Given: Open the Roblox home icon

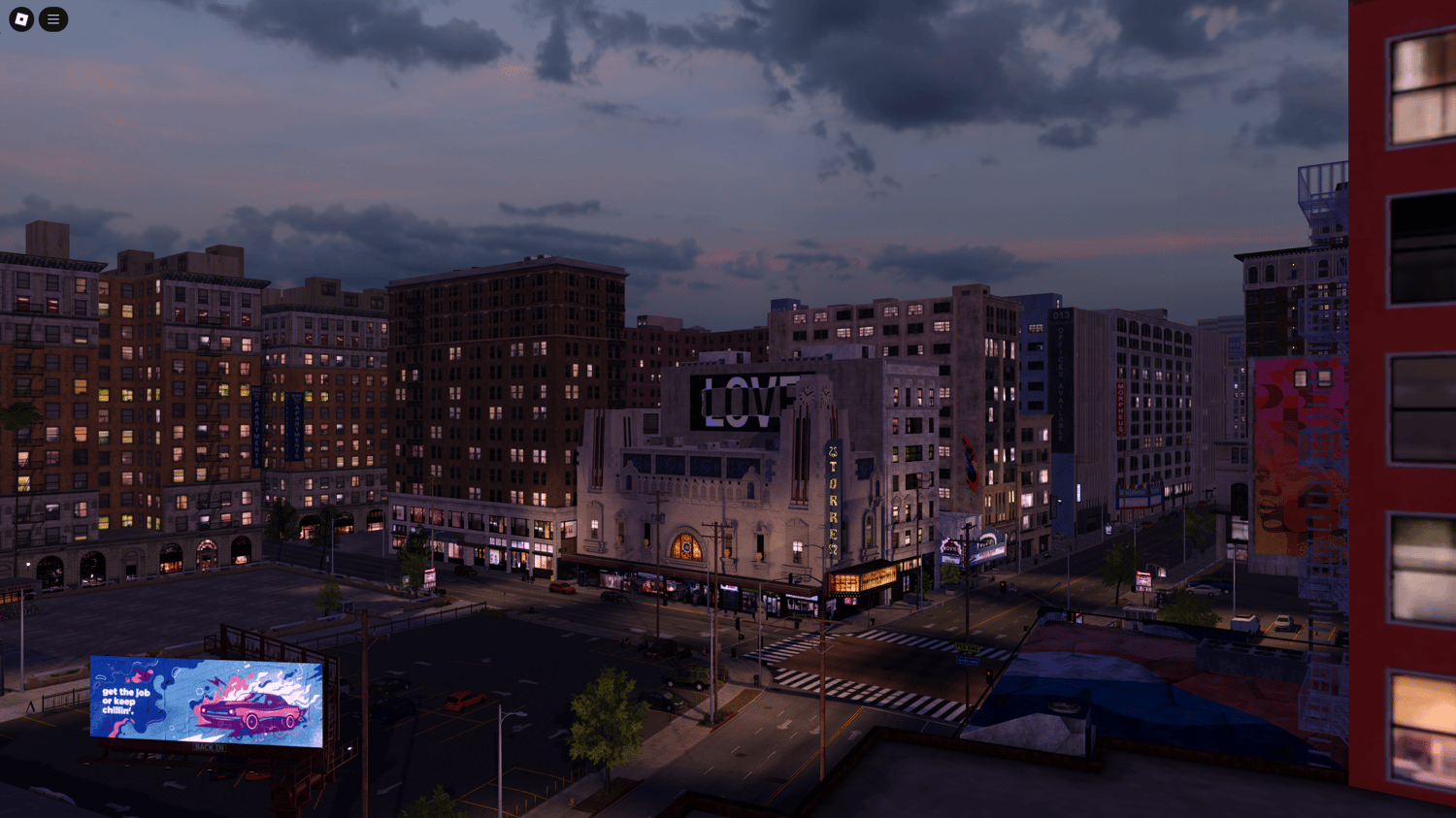Looking at the screenshot, I should point(21,19).
